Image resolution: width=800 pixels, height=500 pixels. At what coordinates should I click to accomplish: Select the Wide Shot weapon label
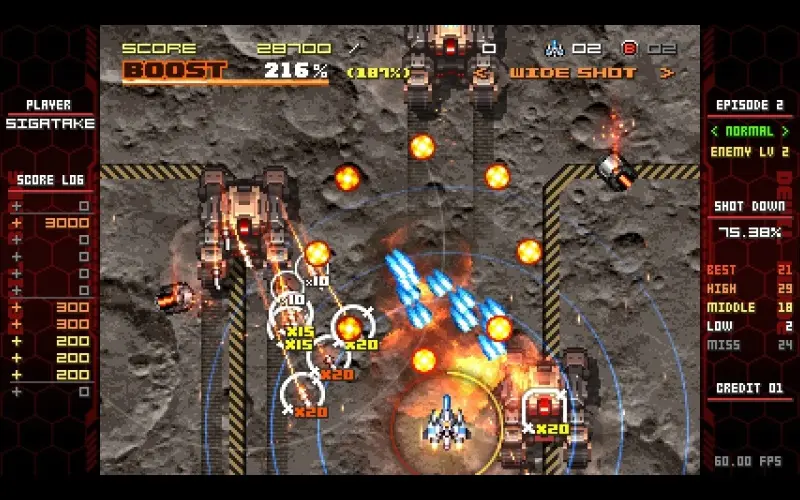pos(573,73)
